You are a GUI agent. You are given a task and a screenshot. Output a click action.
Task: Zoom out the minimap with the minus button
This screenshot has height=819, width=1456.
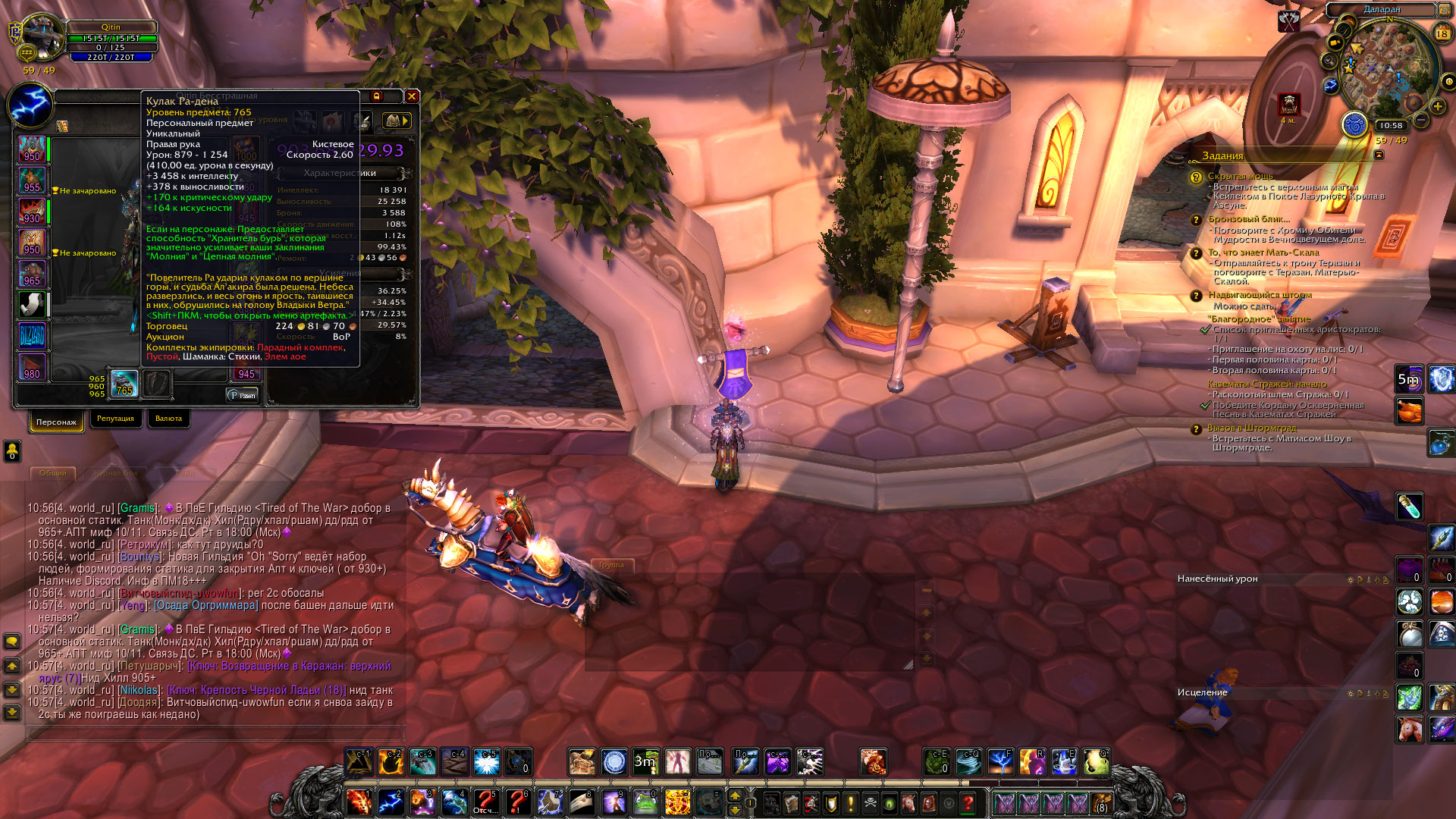point(1422,120)
